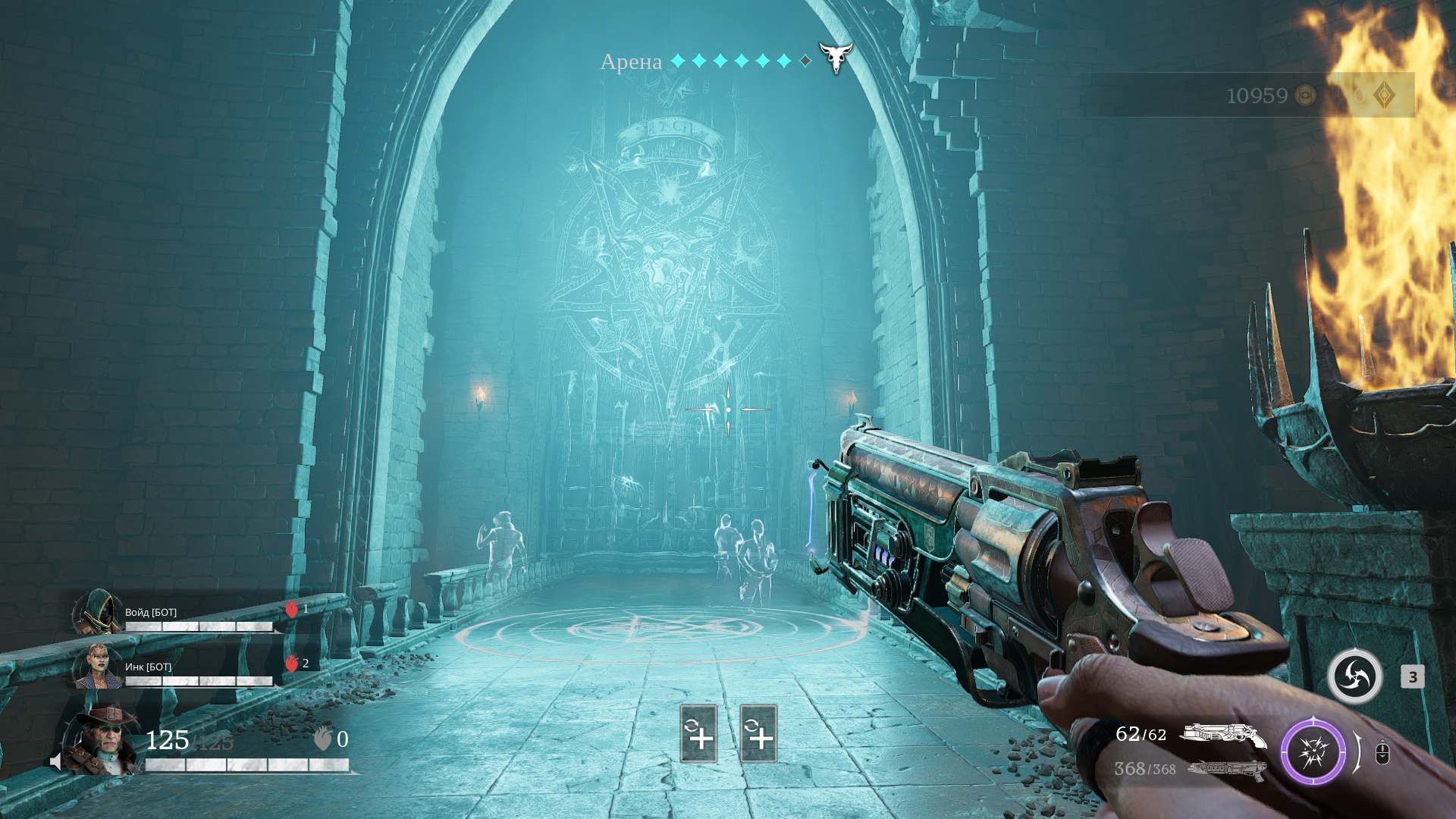This screenshot has width=1456, height=819.
Task: Select Войд [БОТ] teammate portrait
Action: click(98, 613)
